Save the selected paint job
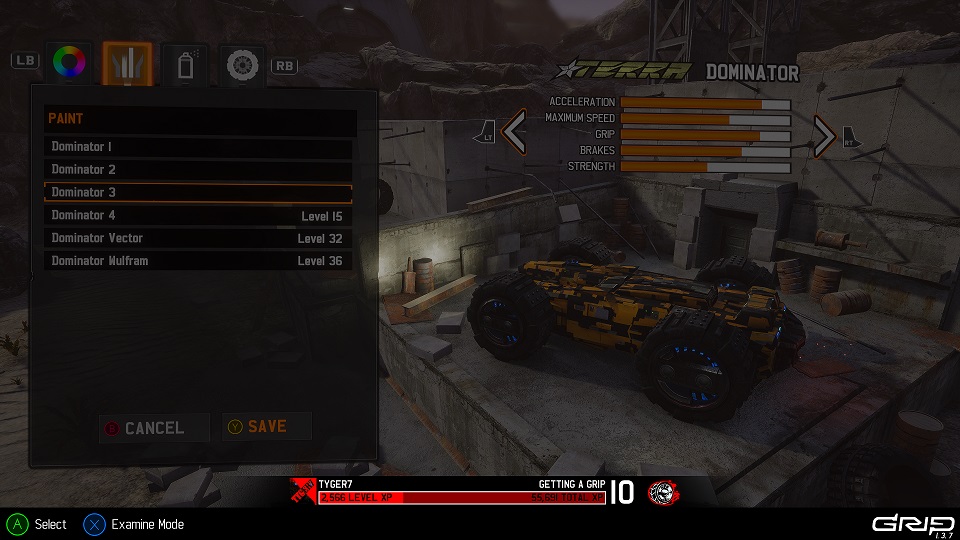Viewport: 960px width, 540px height. (266, 427)
